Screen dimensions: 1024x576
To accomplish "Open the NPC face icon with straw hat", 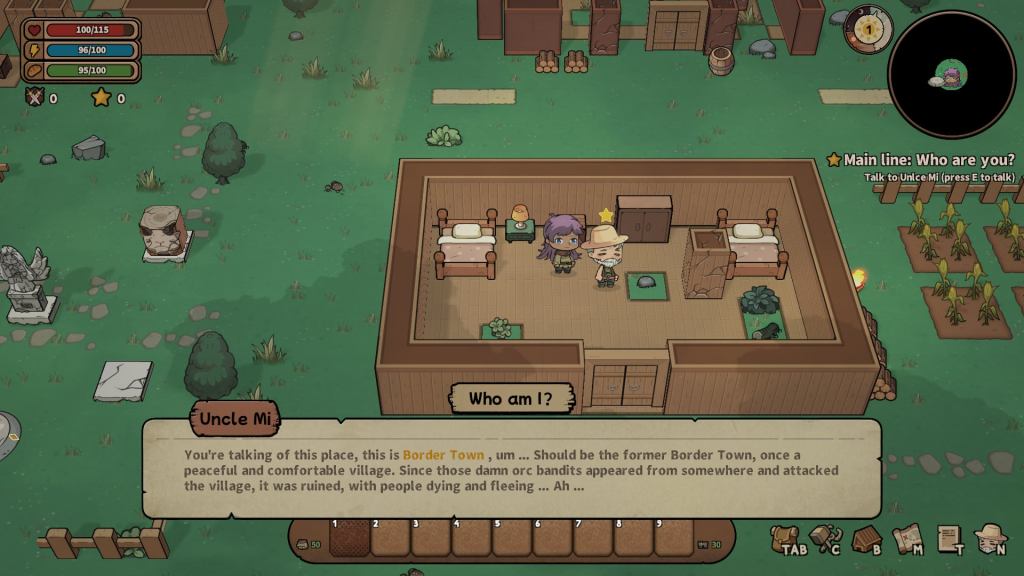I will point(990,538).
